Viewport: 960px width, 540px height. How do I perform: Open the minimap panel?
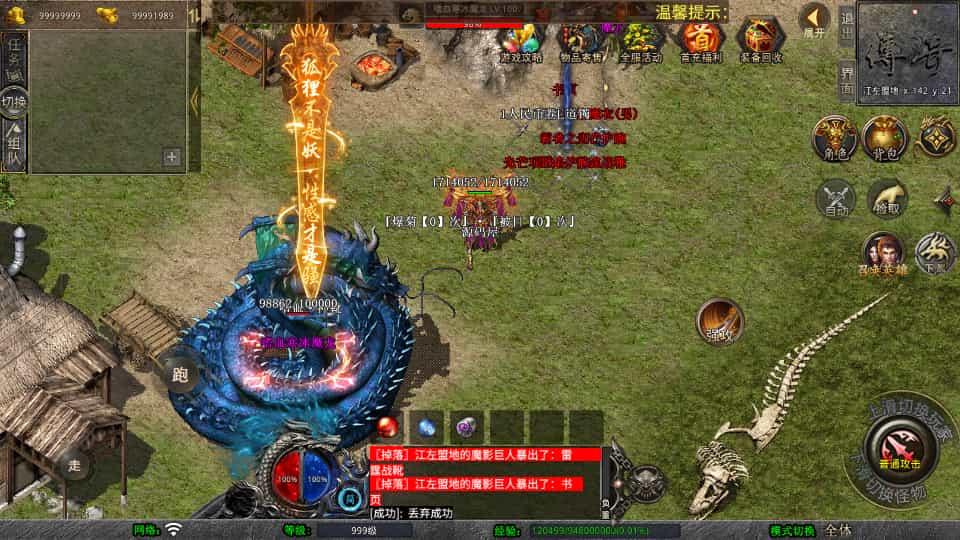click(x=907, y=48)
